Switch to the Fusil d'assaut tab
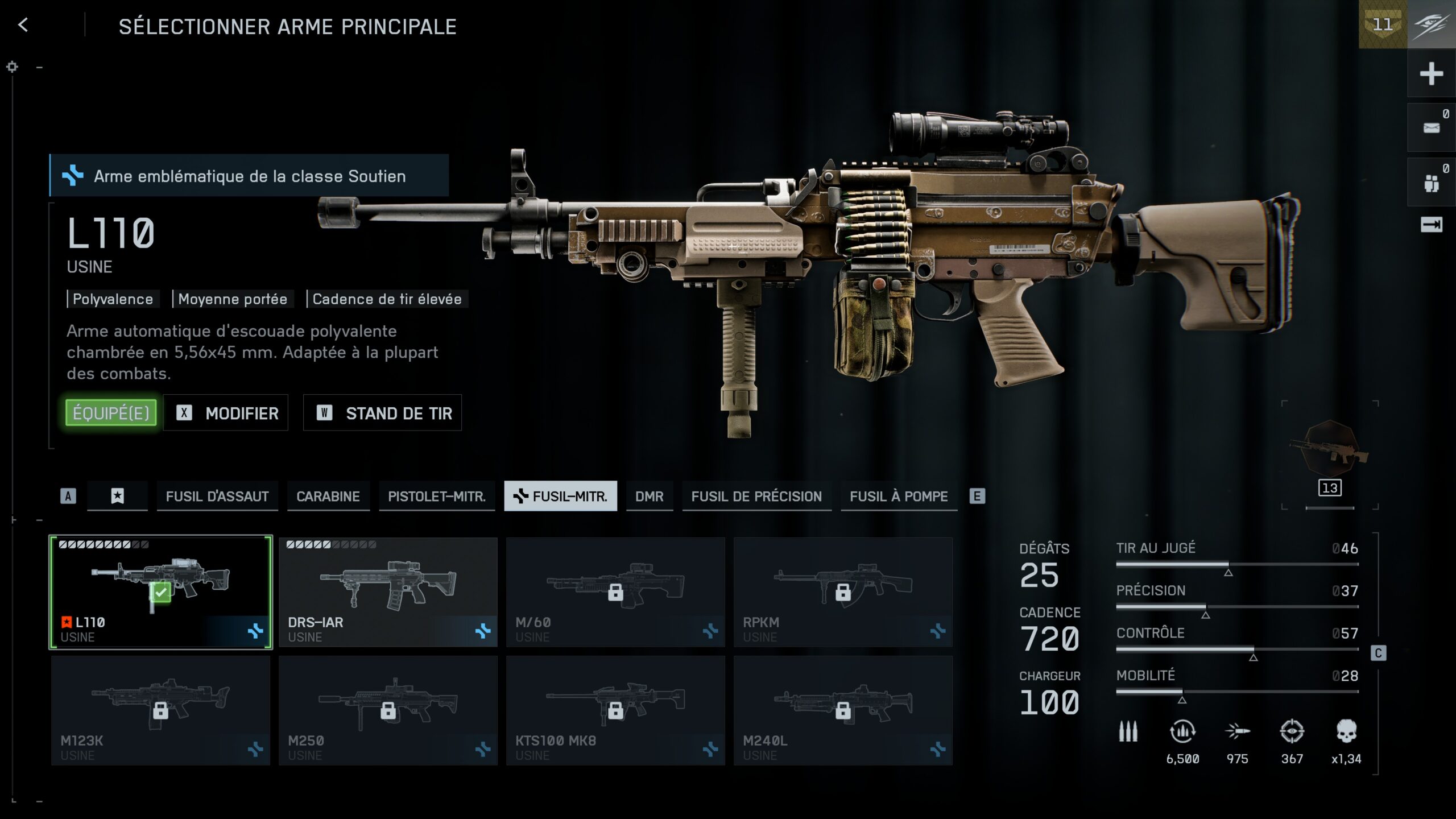This screenshot has width=1456, height=819. [217, 497]
